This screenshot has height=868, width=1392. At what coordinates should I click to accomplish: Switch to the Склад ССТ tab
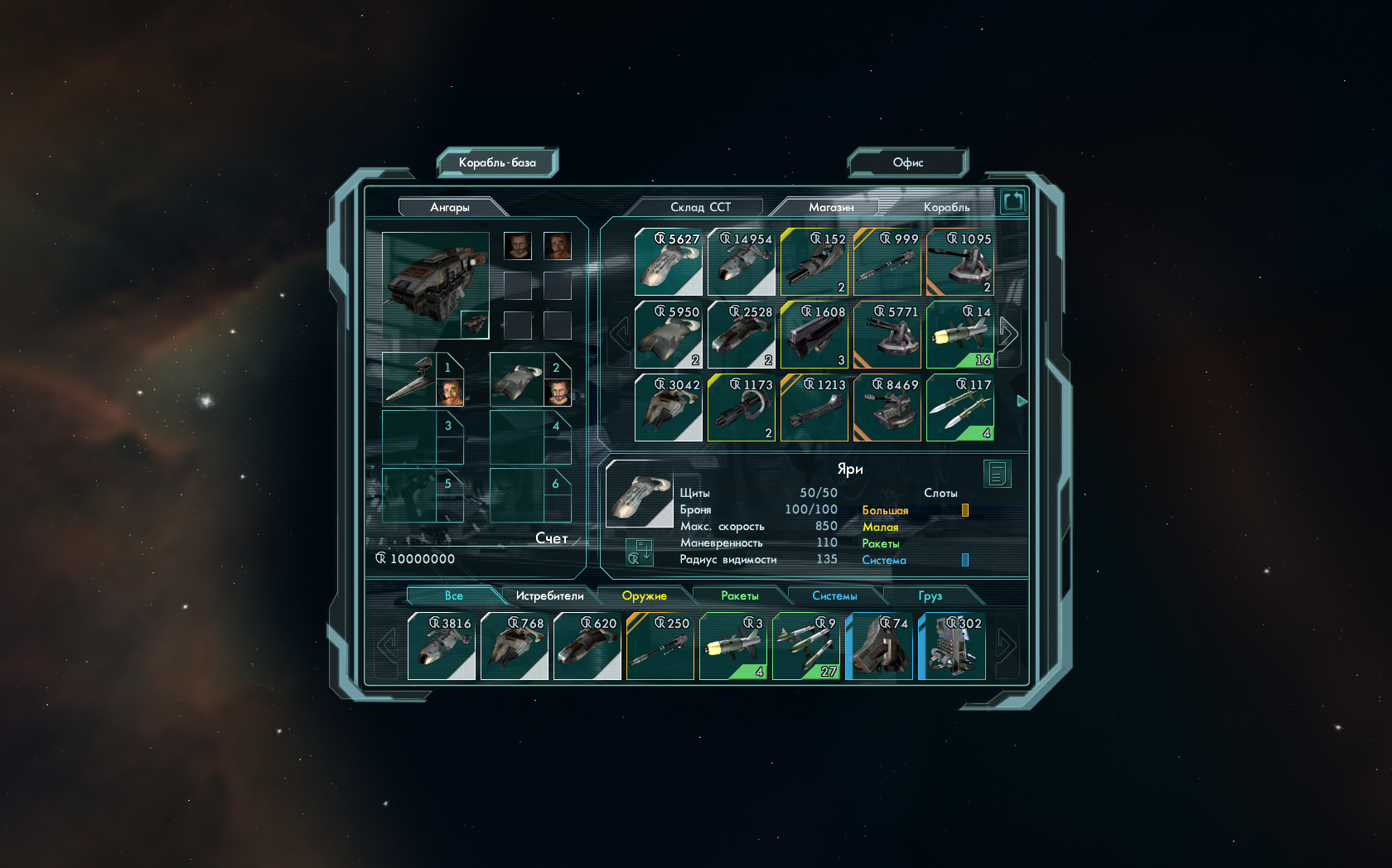[x=700, y=207]
